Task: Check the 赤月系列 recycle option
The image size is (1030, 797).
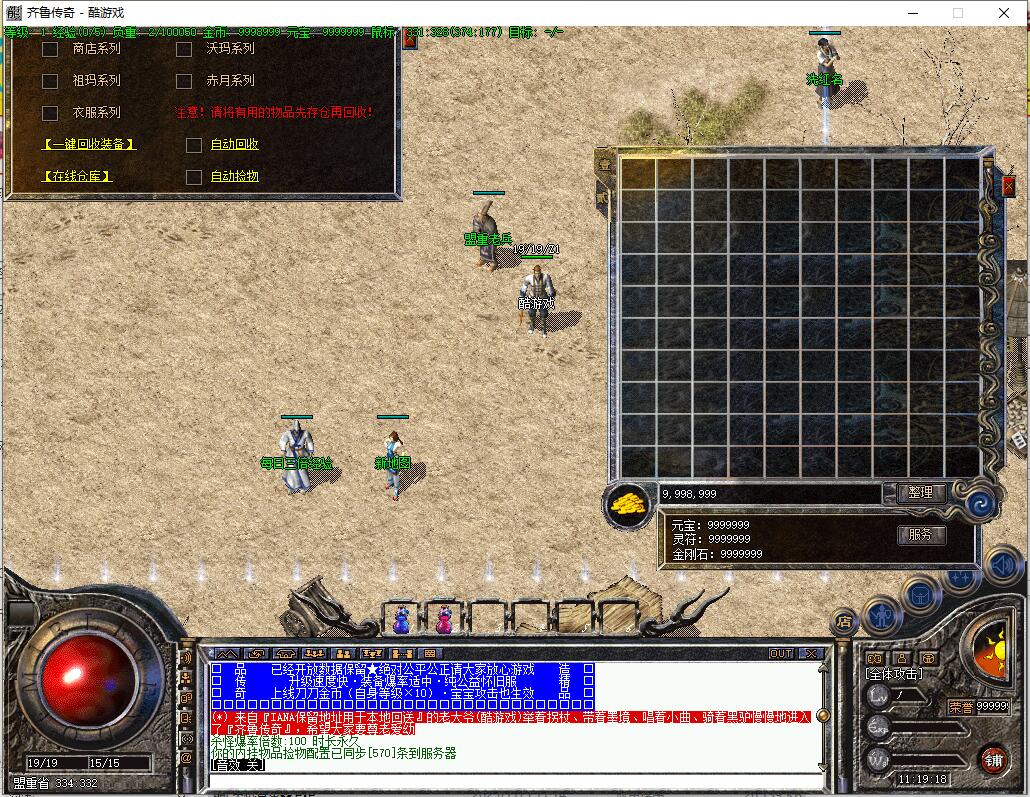Action: click(x=184, y=81)
